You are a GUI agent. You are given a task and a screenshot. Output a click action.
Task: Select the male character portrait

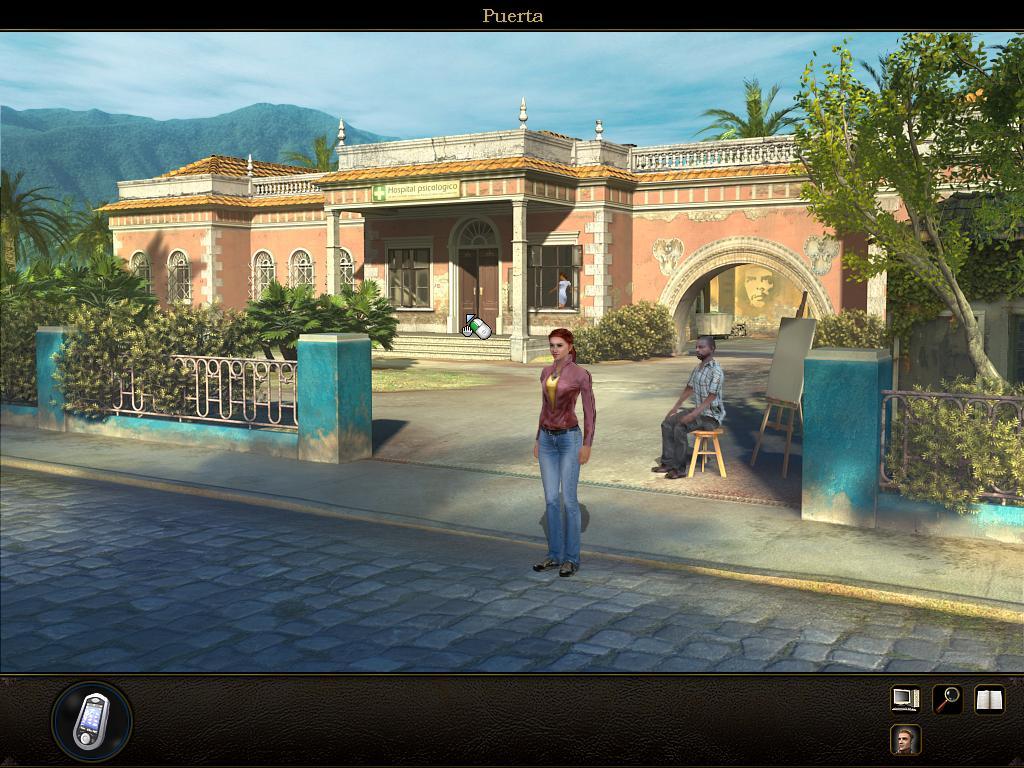point(905,740)
